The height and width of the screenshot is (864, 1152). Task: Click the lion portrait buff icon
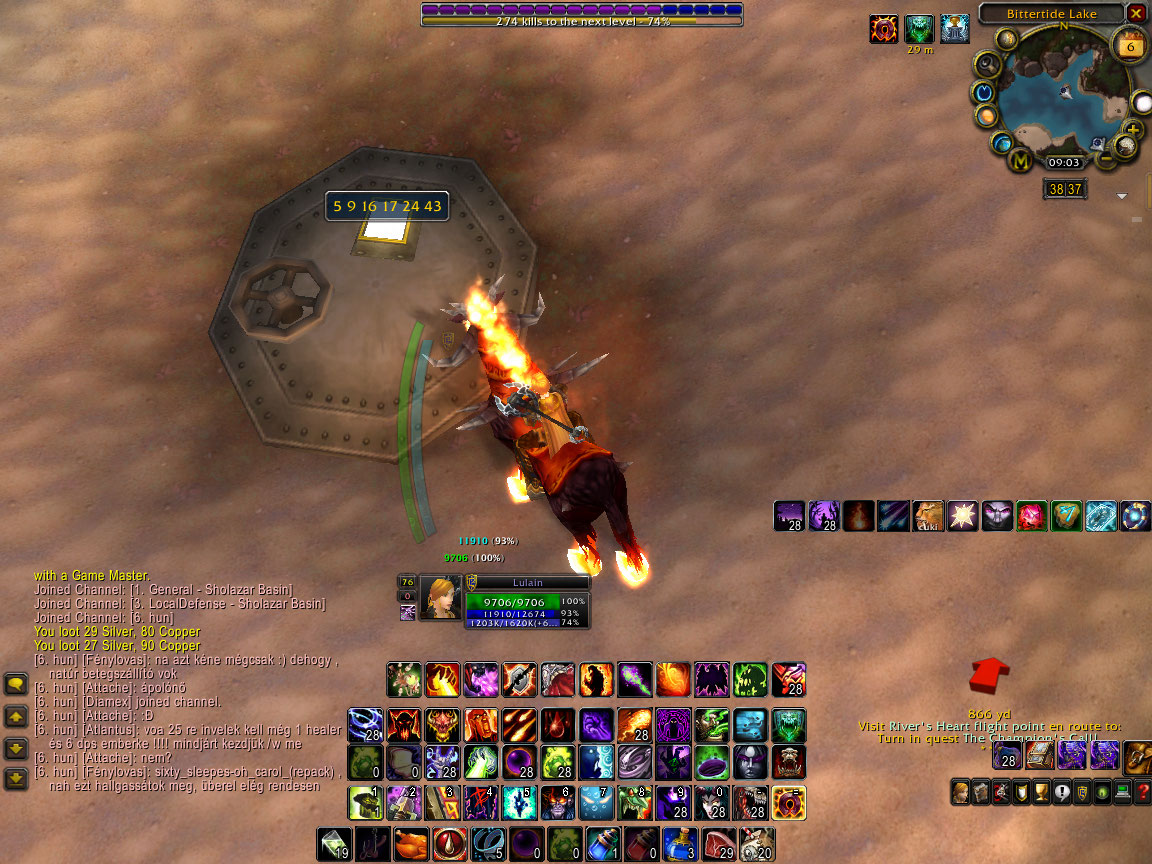coord(927,516)
